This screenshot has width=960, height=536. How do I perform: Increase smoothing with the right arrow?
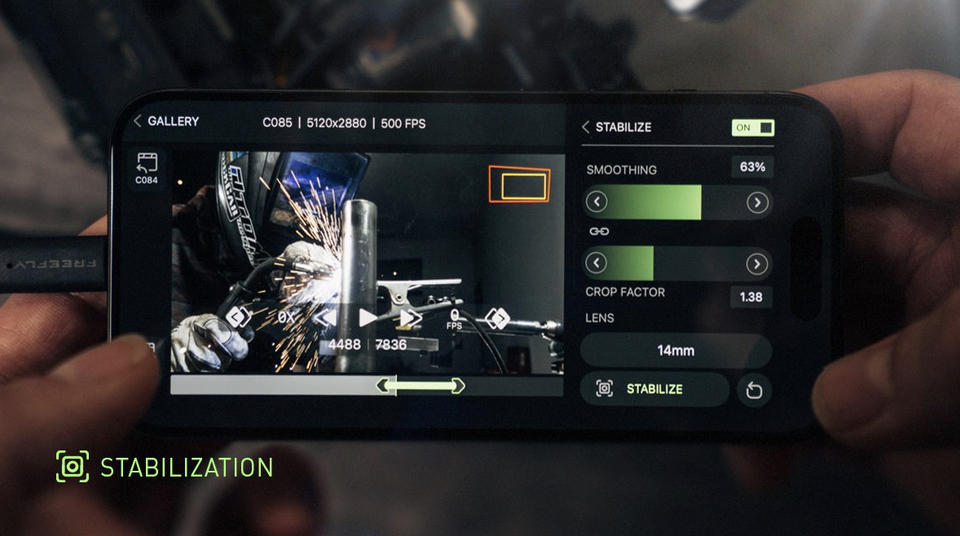[x=757, y=202]
